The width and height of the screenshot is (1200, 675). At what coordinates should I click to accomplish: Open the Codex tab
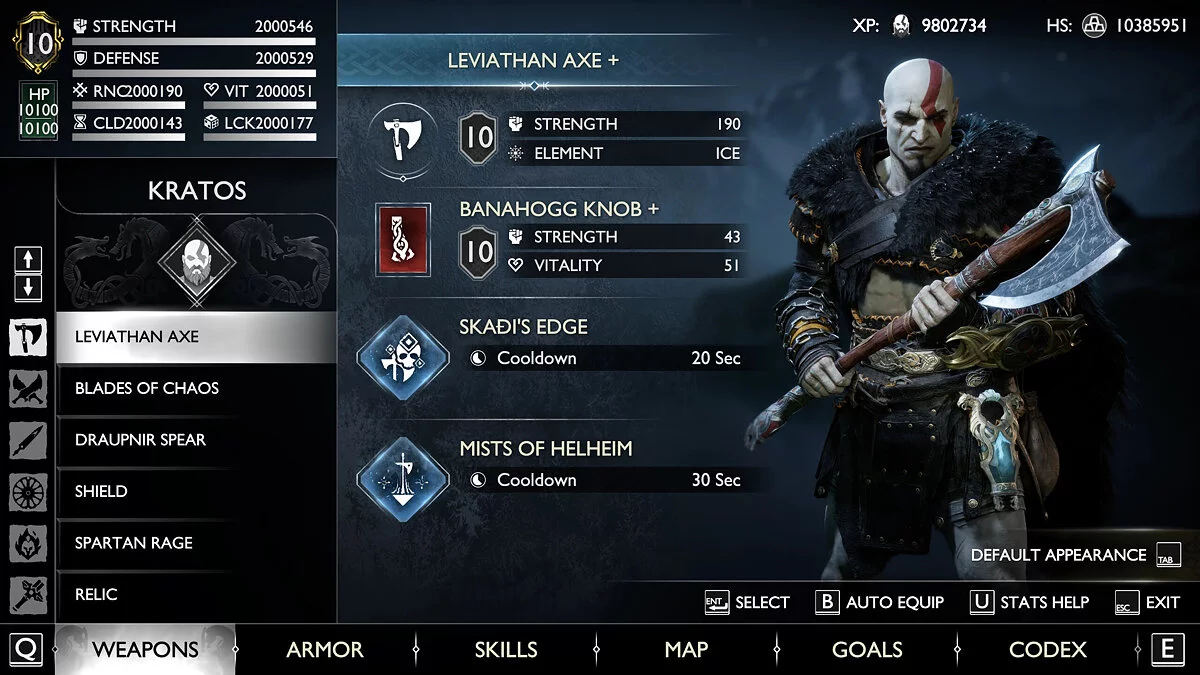(x=1047, y=650)
